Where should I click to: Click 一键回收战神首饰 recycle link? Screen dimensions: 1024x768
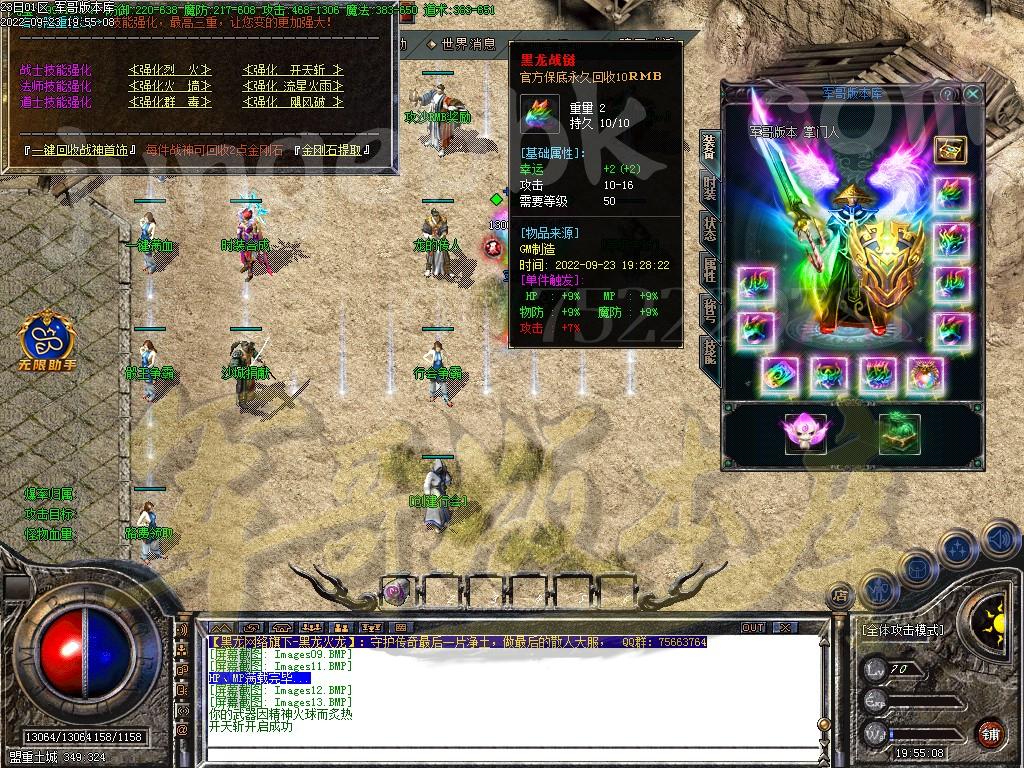[78, 151]
